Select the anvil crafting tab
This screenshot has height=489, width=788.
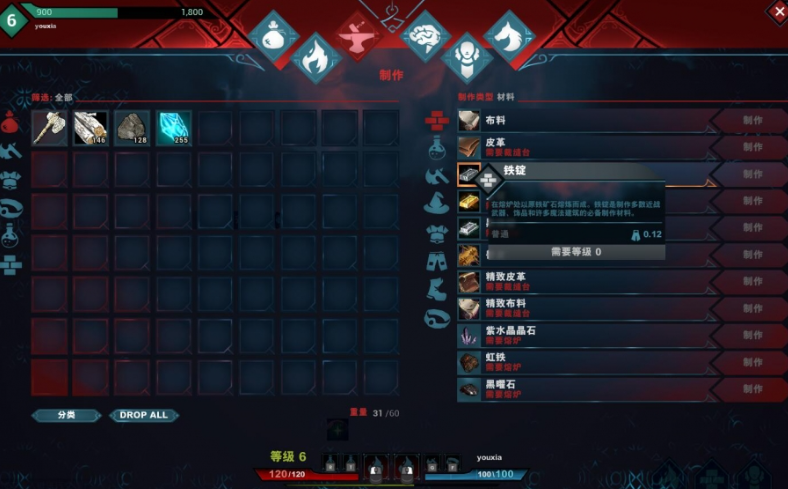(356, 36)
